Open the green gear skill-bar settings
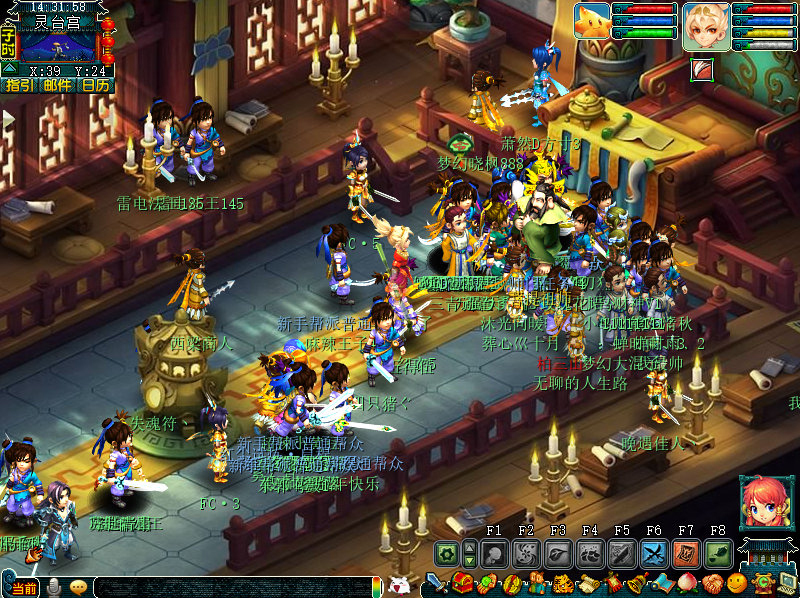800x598 pixels. coord(448,554)
